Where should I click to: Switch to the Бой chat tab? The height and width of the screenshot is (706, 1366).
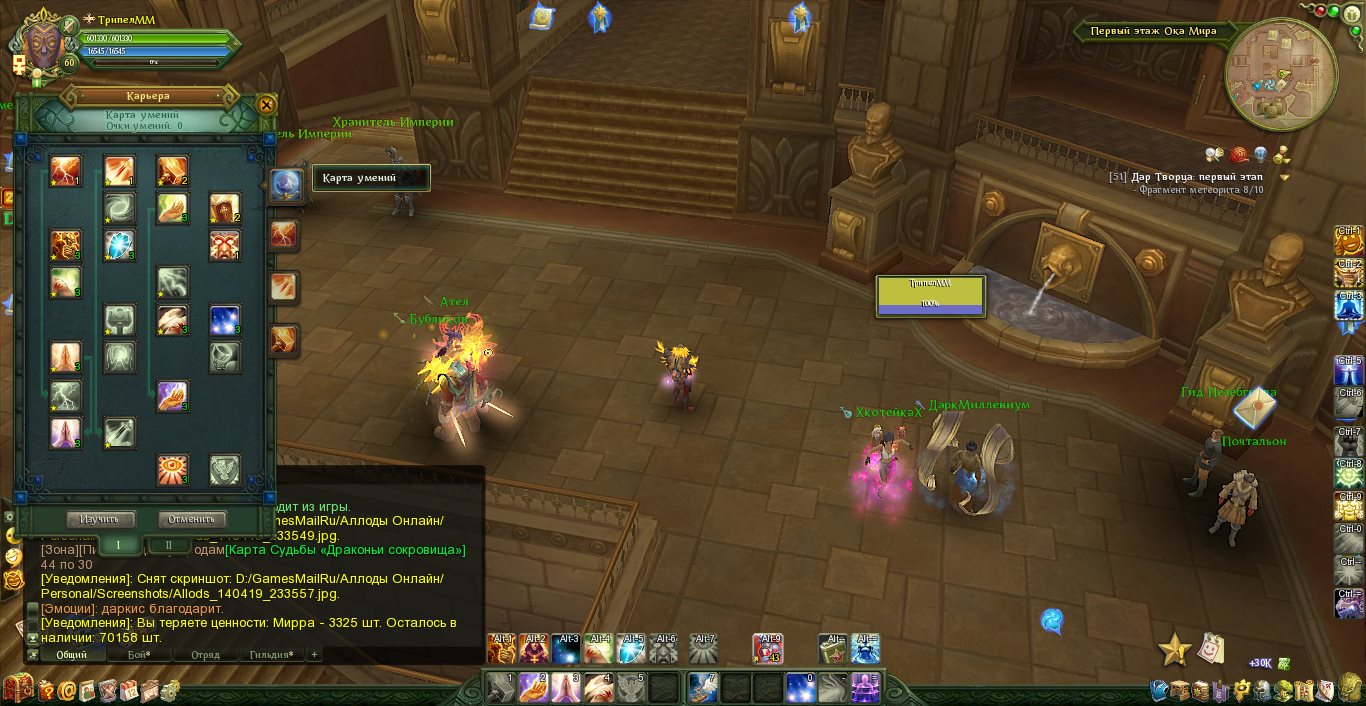point(138,655)
